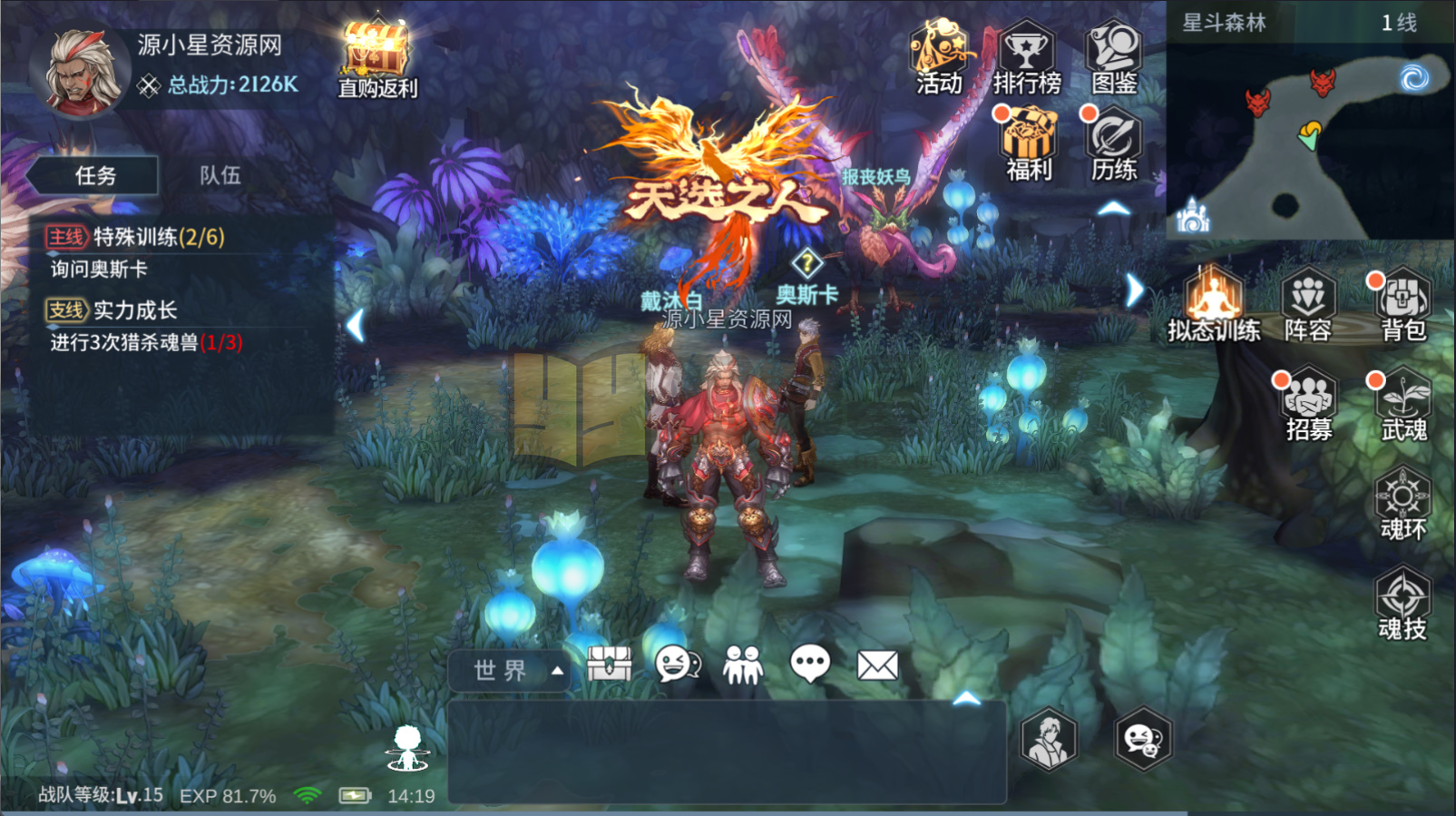
Task: Open the 图鉴 codex
Action: pos(1114,58)
